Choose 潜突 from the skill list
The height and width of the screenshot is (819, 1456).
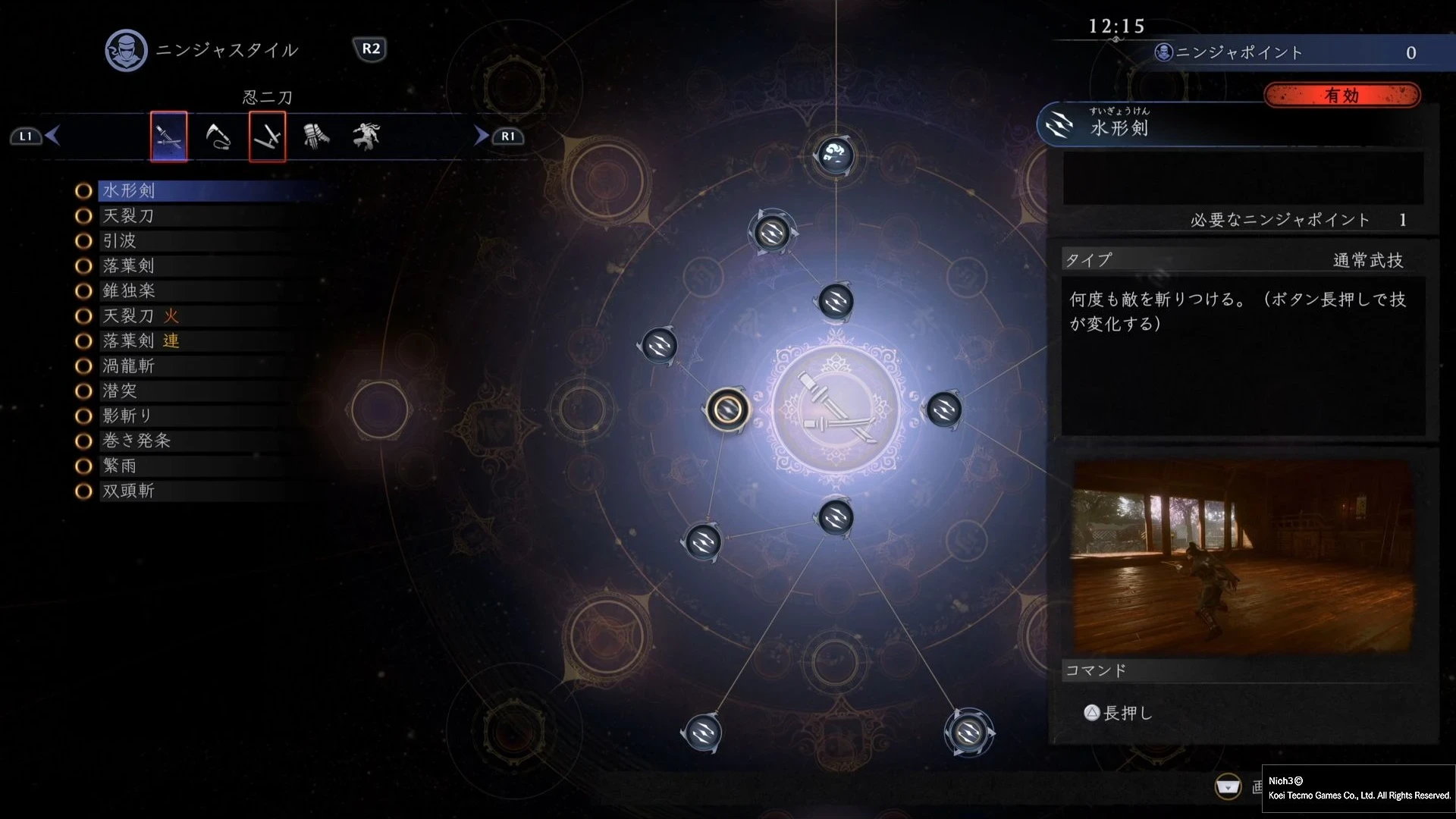(x=120, y=391)
